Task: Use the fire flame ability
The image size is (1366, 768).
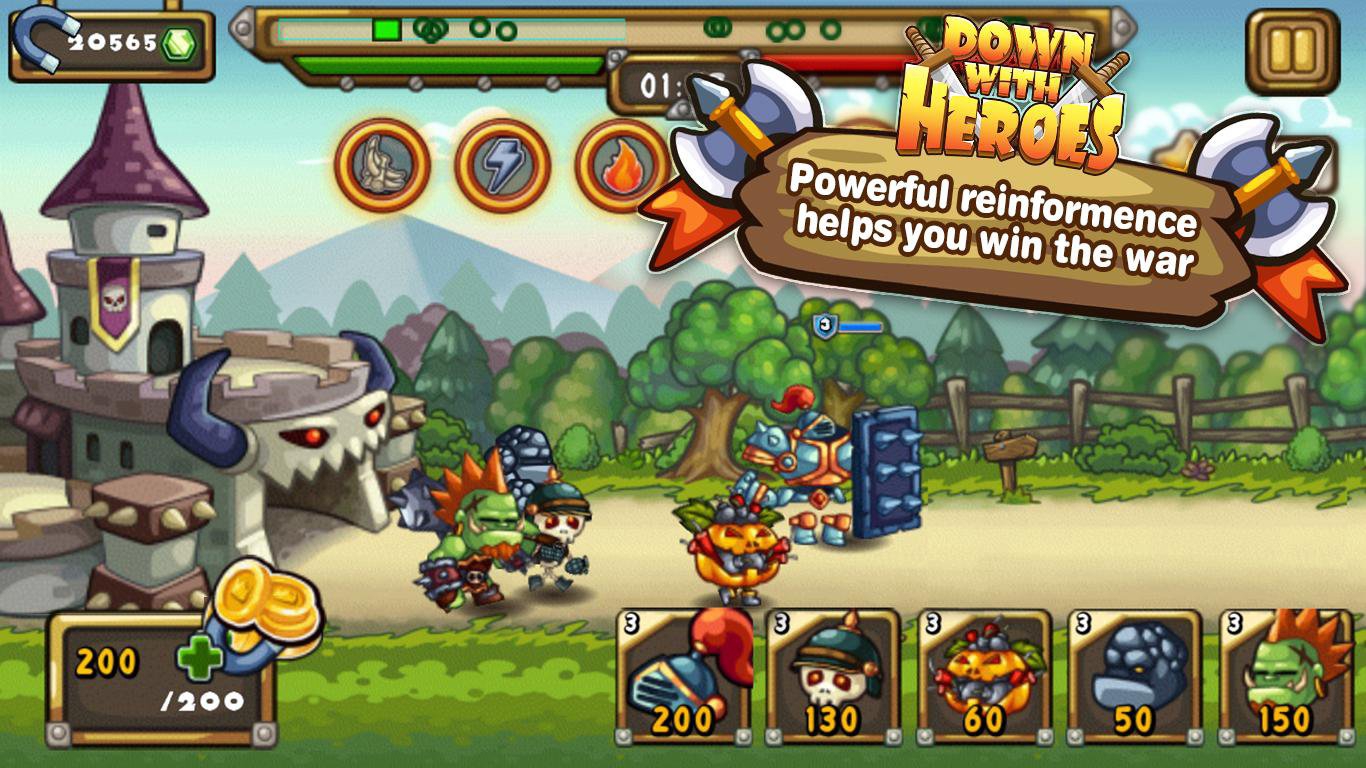Action: click(x=618, y=165)
